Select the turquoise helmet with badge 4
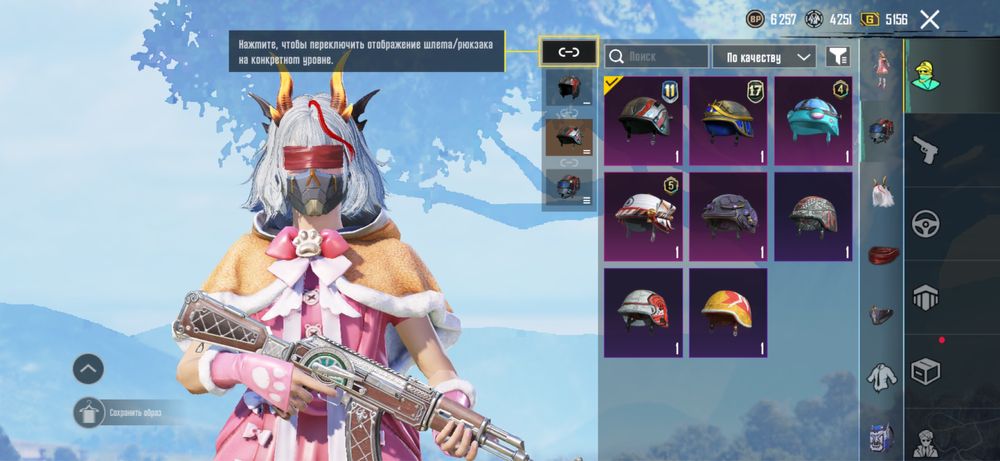Image resolution: width=1000 pixels, height=461 pixels. point(813,121)
